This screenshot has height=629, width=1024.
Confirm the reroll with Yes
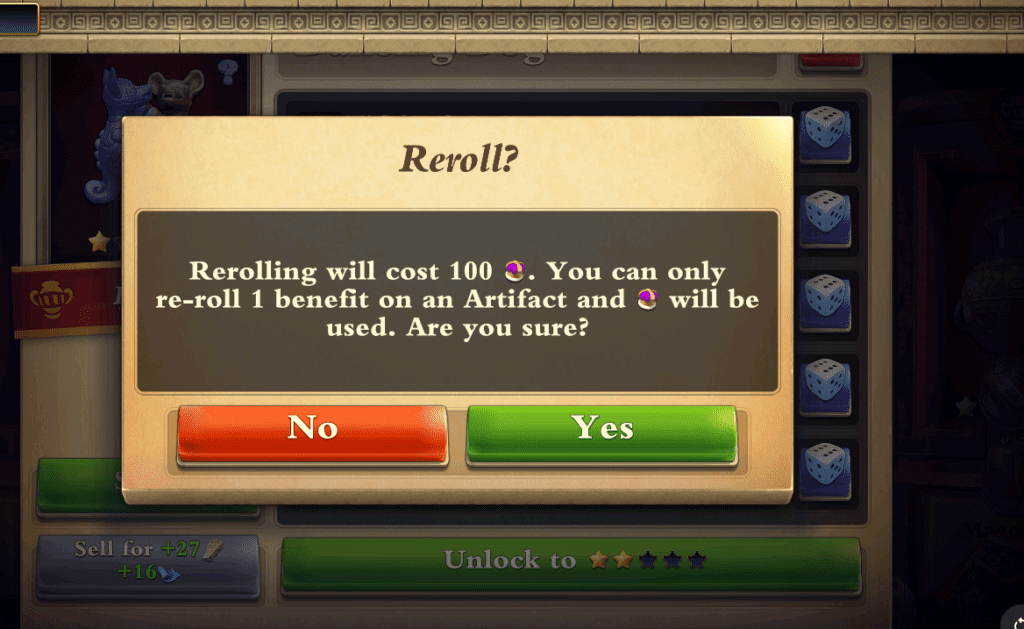pos(602,432)
